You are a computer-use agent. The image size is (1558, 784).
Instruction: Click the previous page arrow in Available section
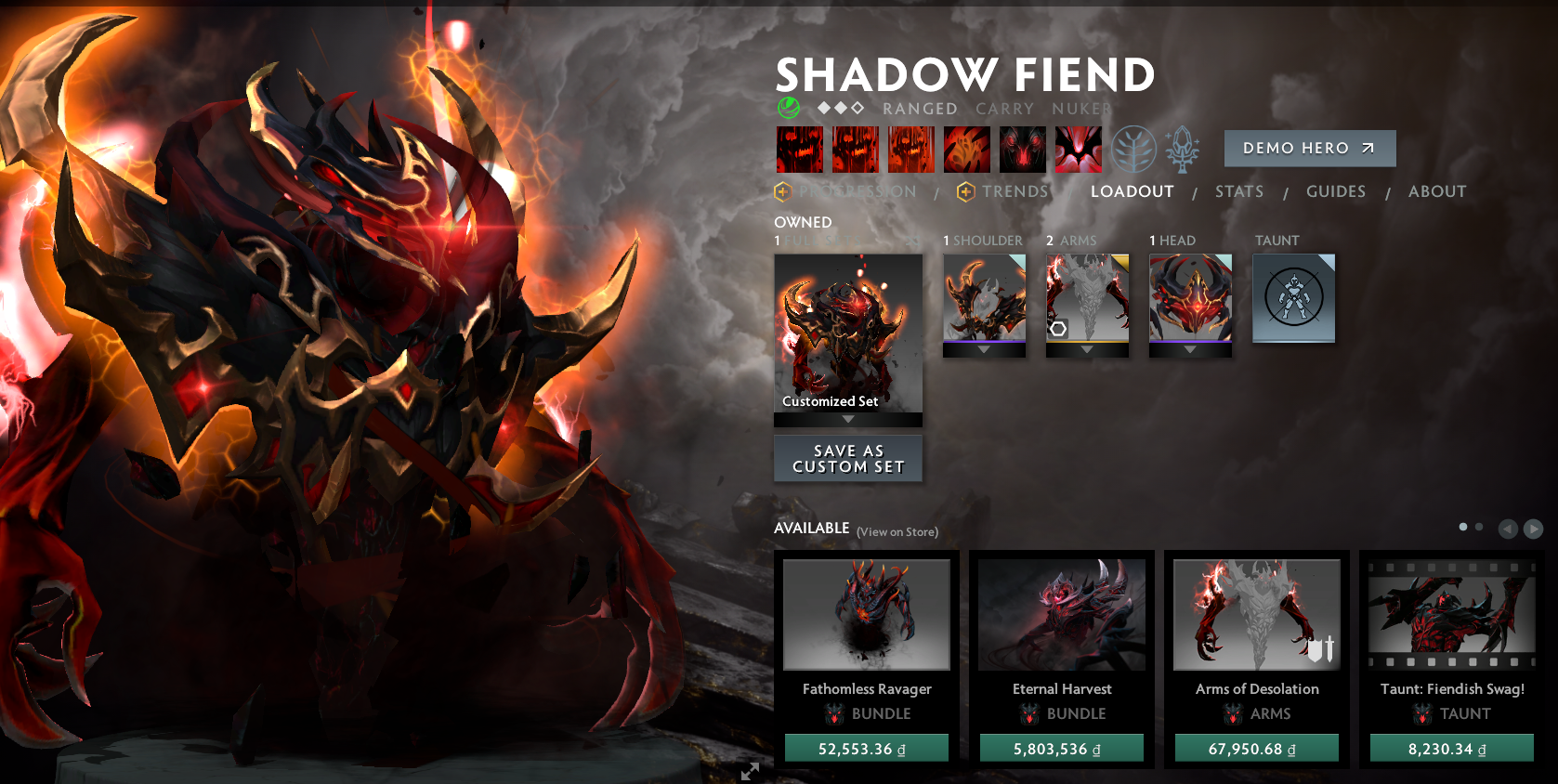coord(1508,529)
